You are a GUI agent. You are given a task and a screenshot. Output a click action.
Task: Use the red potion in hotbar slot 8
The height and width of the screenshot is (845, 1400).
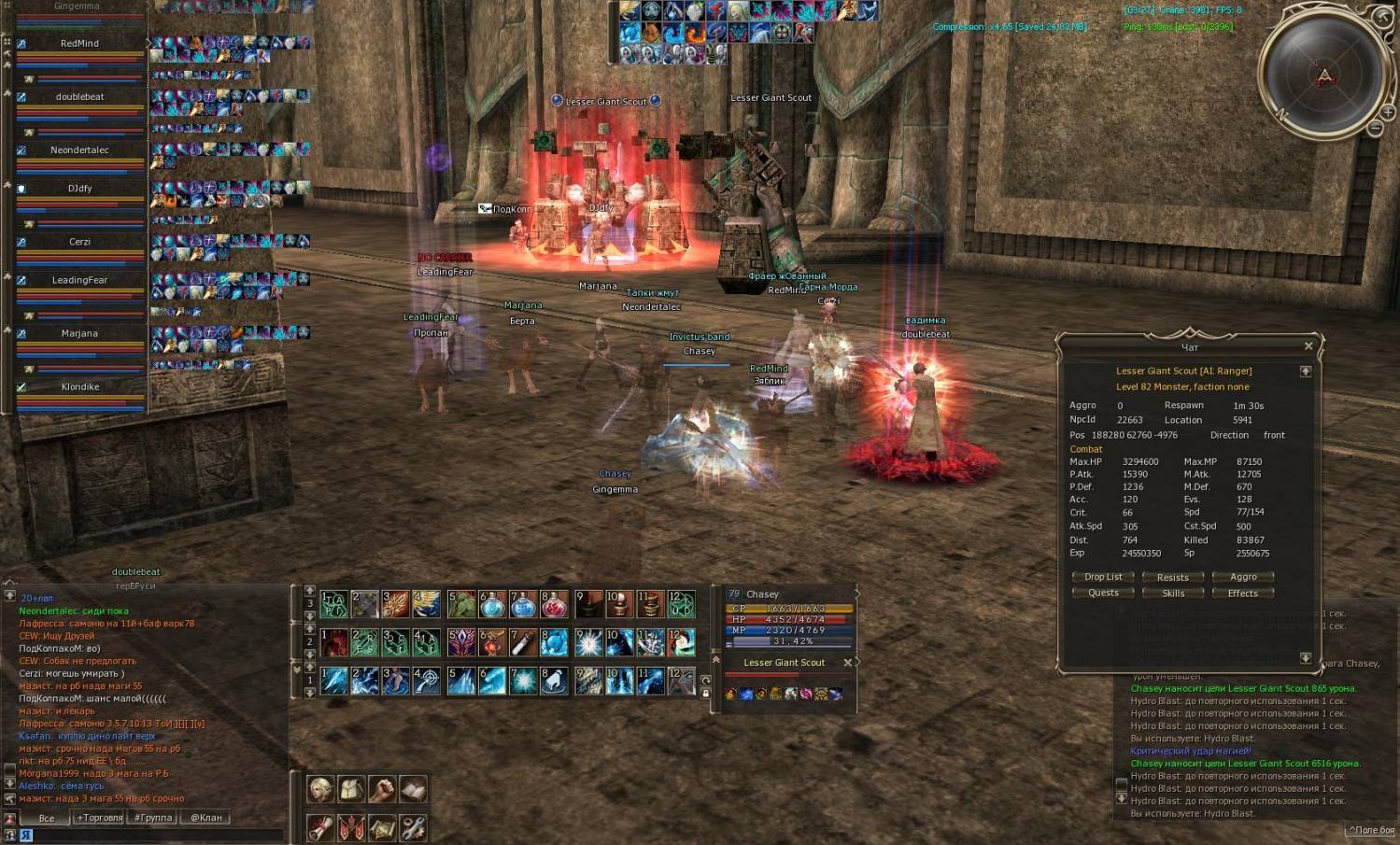[554, 606]
